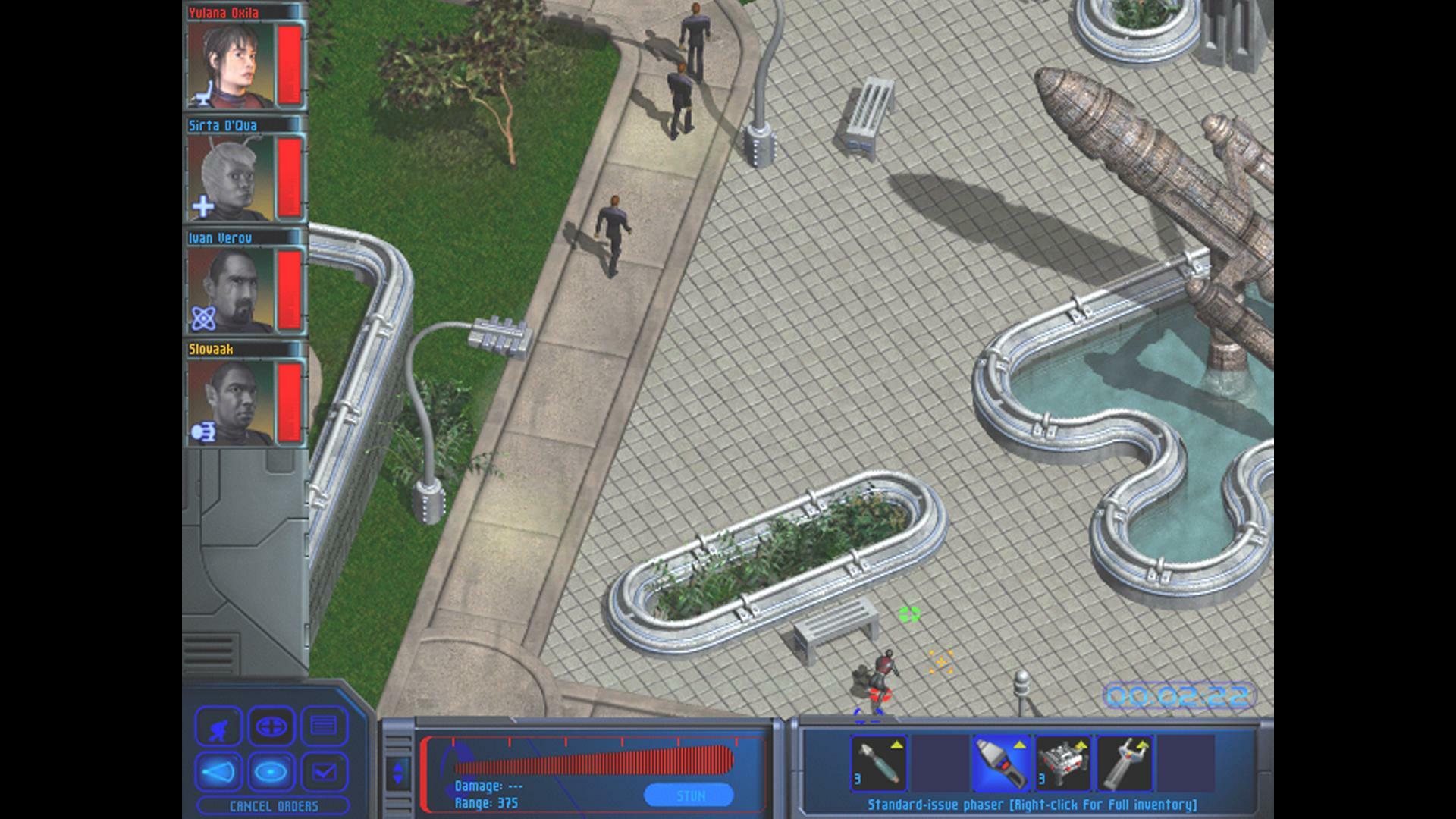Image resolution: width=1456 pixels, height=819 pixels.
Task: Open the inventory list command icon
Action: 324,726
